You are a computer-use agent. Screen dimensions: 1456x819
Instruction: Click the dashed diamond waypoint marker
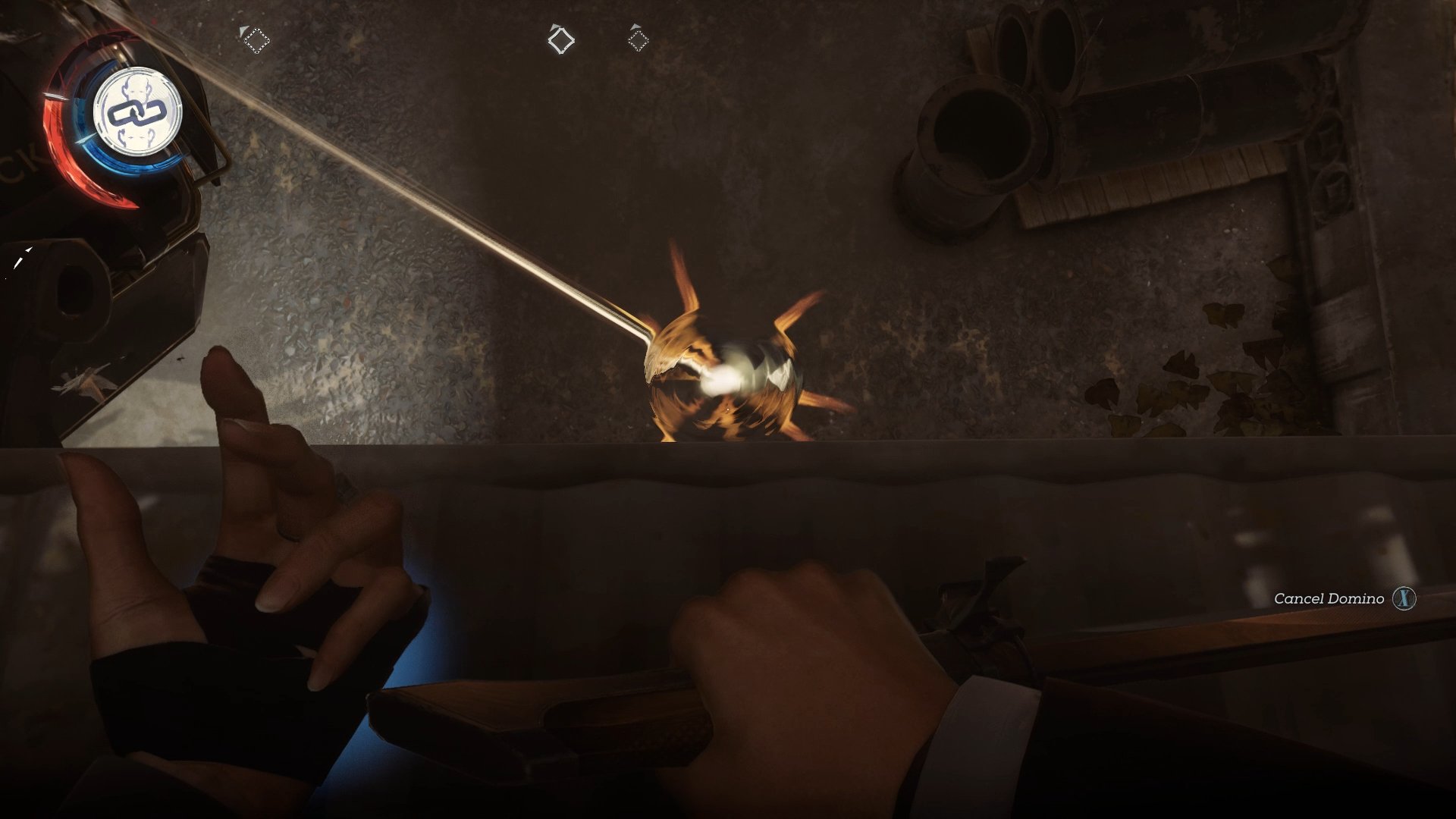(x=256, y=40)
